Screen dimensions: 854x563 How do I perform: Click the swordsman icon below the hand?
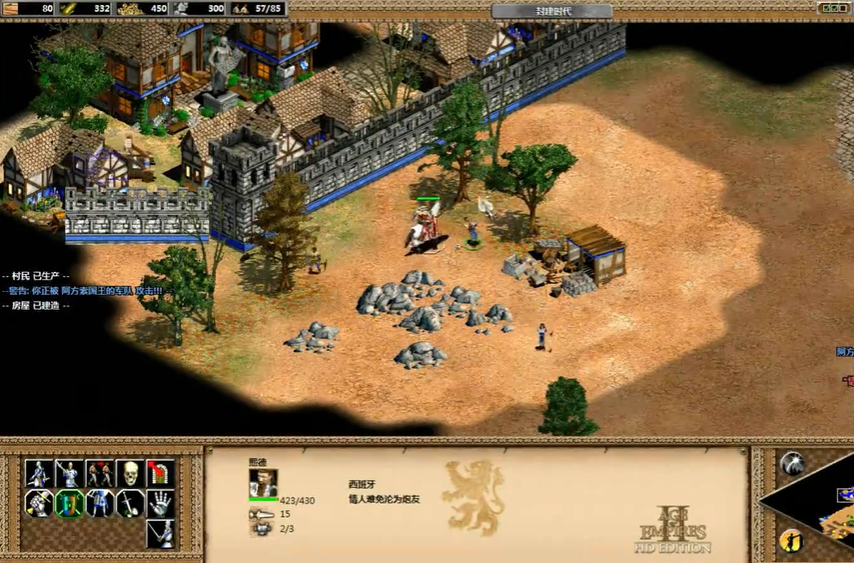160,533
